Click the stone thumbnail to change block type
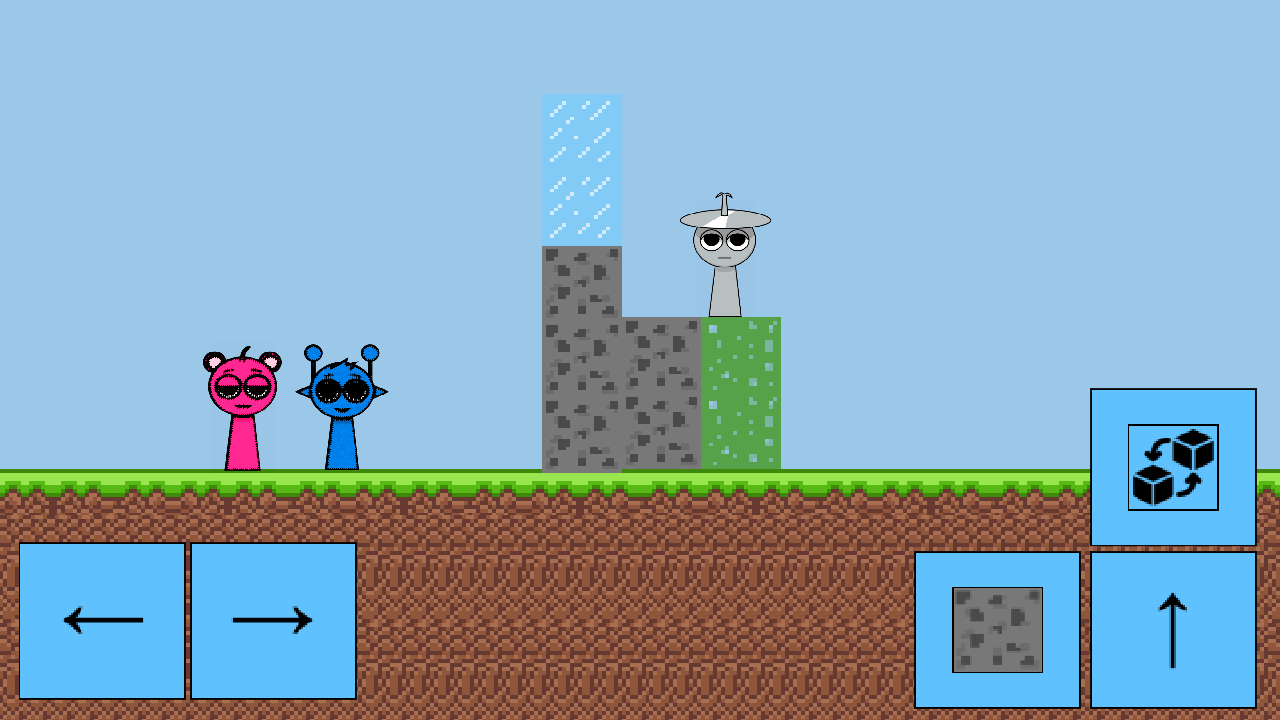This screenshot has width=1280, height=720. click(998, 630)
